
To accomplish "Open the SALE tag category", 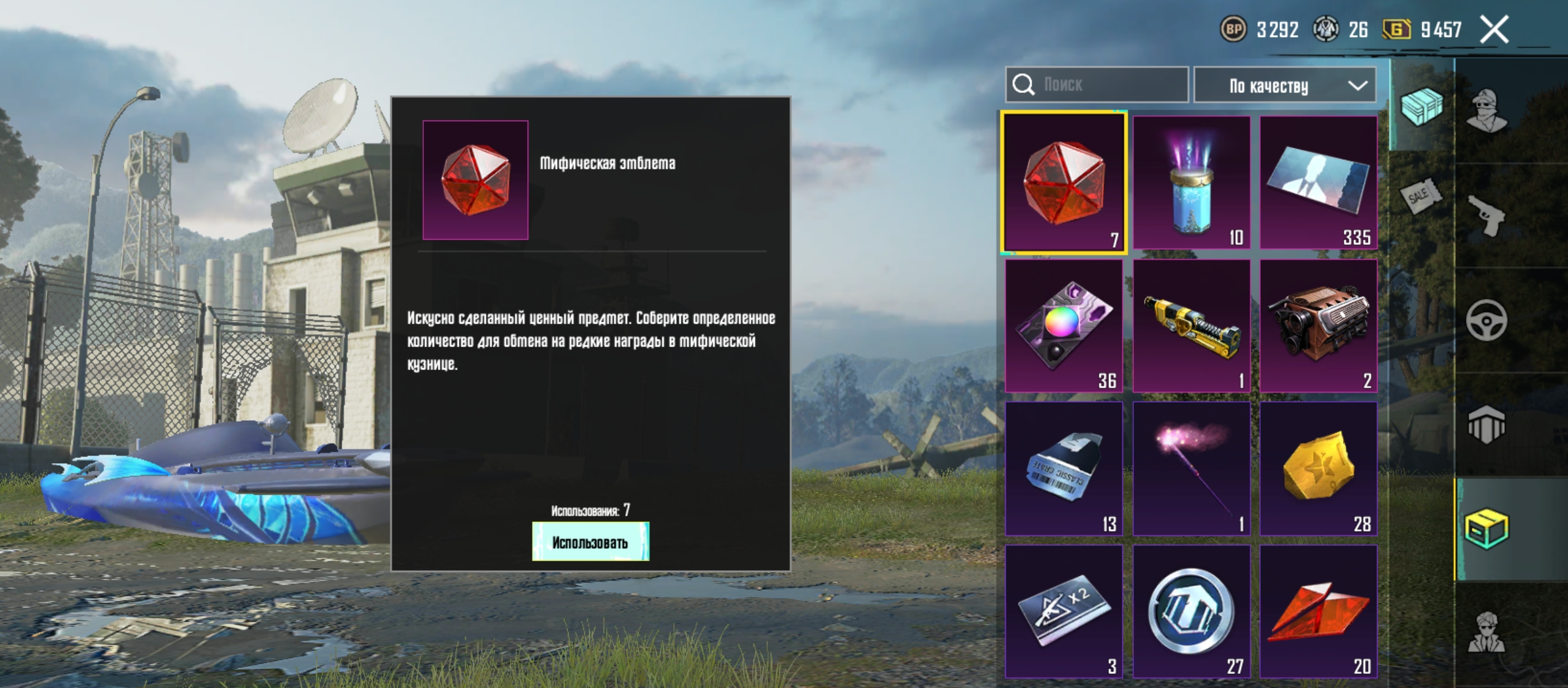I will coord(1421,196).
